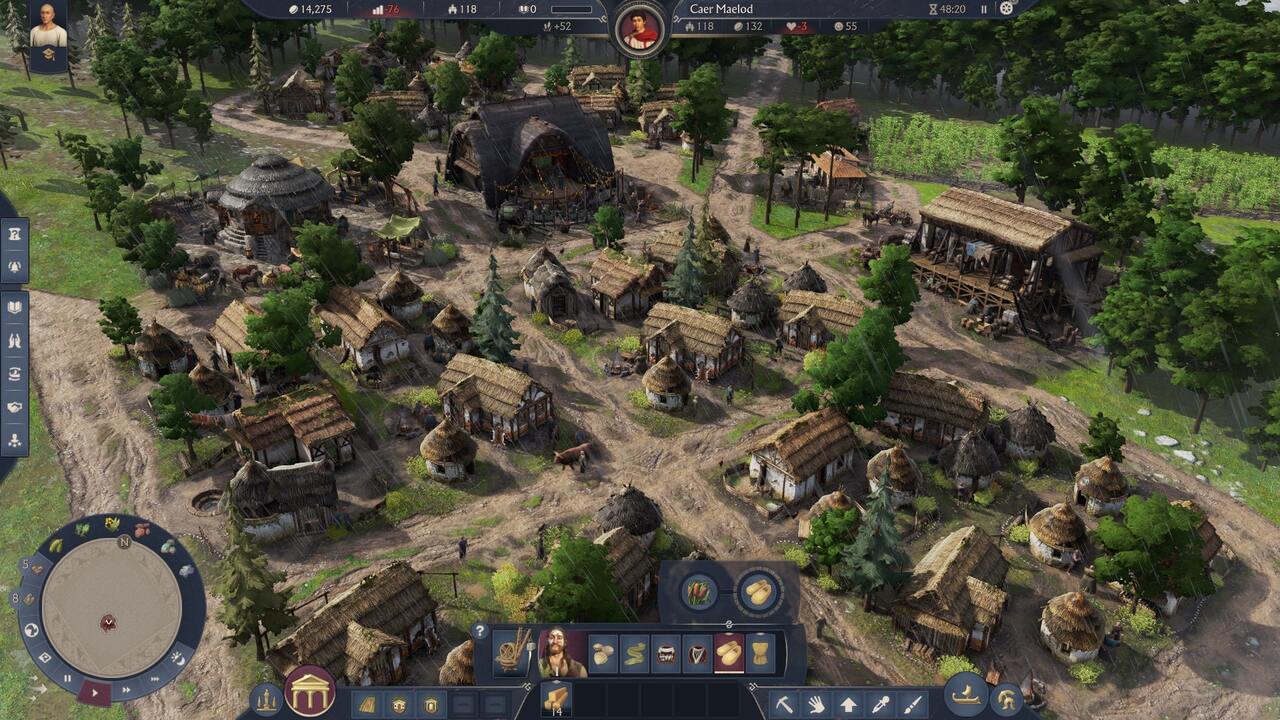Click the circular minimap
The width and height of the screenshot is (1280, 720).
[108, 608]
